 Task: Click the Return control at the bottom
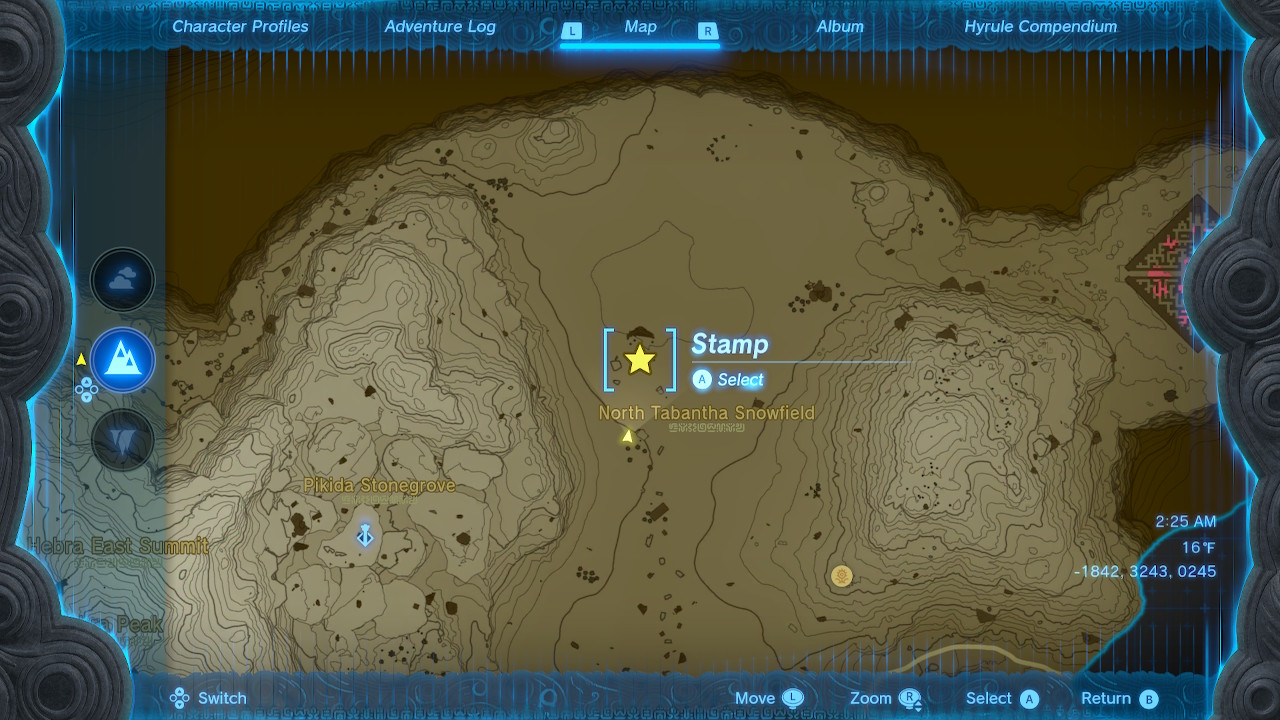pos(1117,698)
